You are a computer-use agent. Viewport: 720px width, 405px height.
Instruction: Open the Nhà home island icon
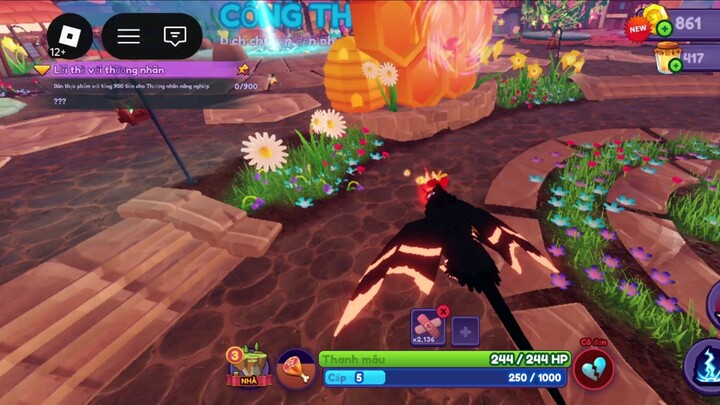tap(249, 365)
